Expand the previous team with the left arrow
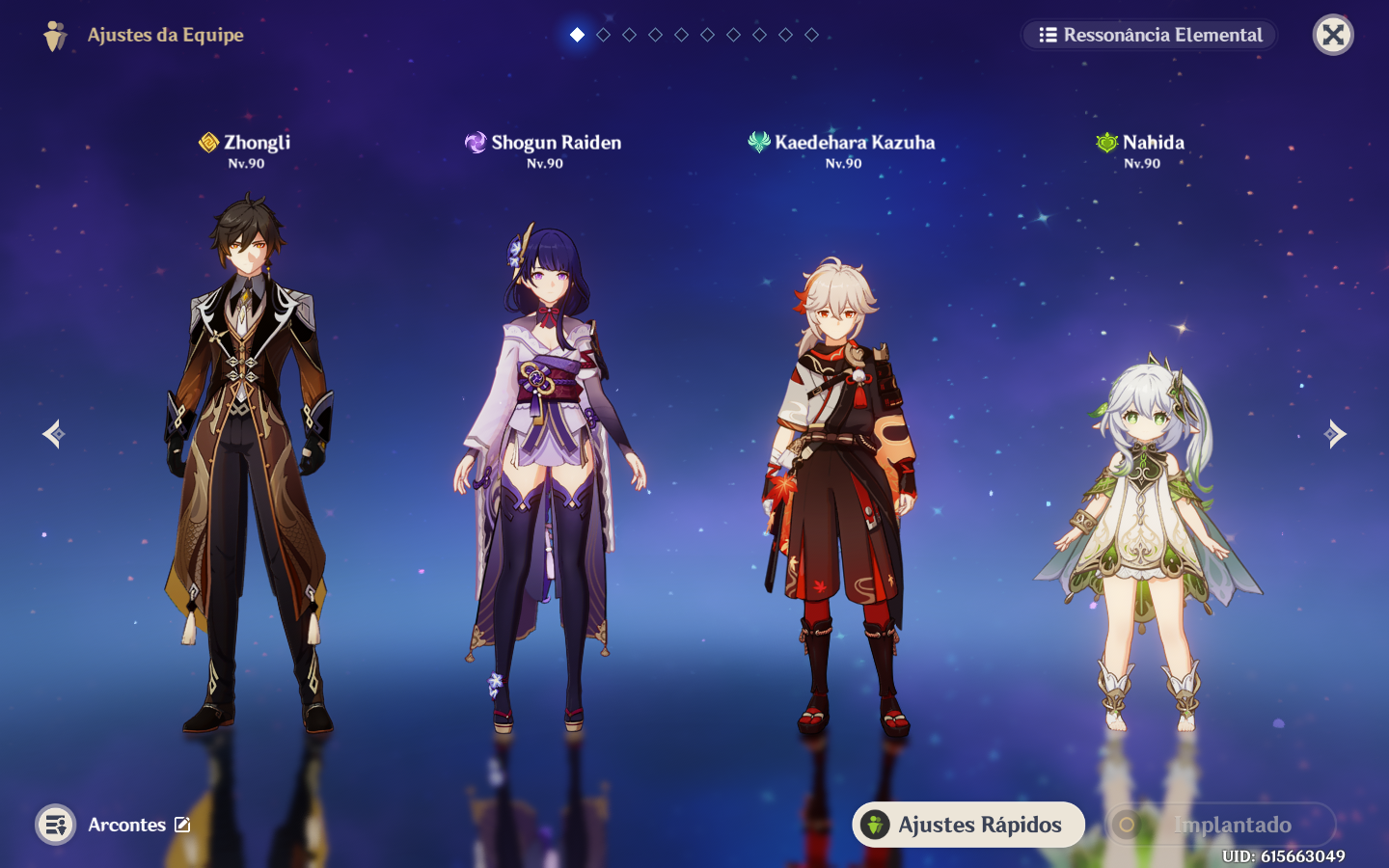This screenshot has height=868, width=1389. click(53, 433)
